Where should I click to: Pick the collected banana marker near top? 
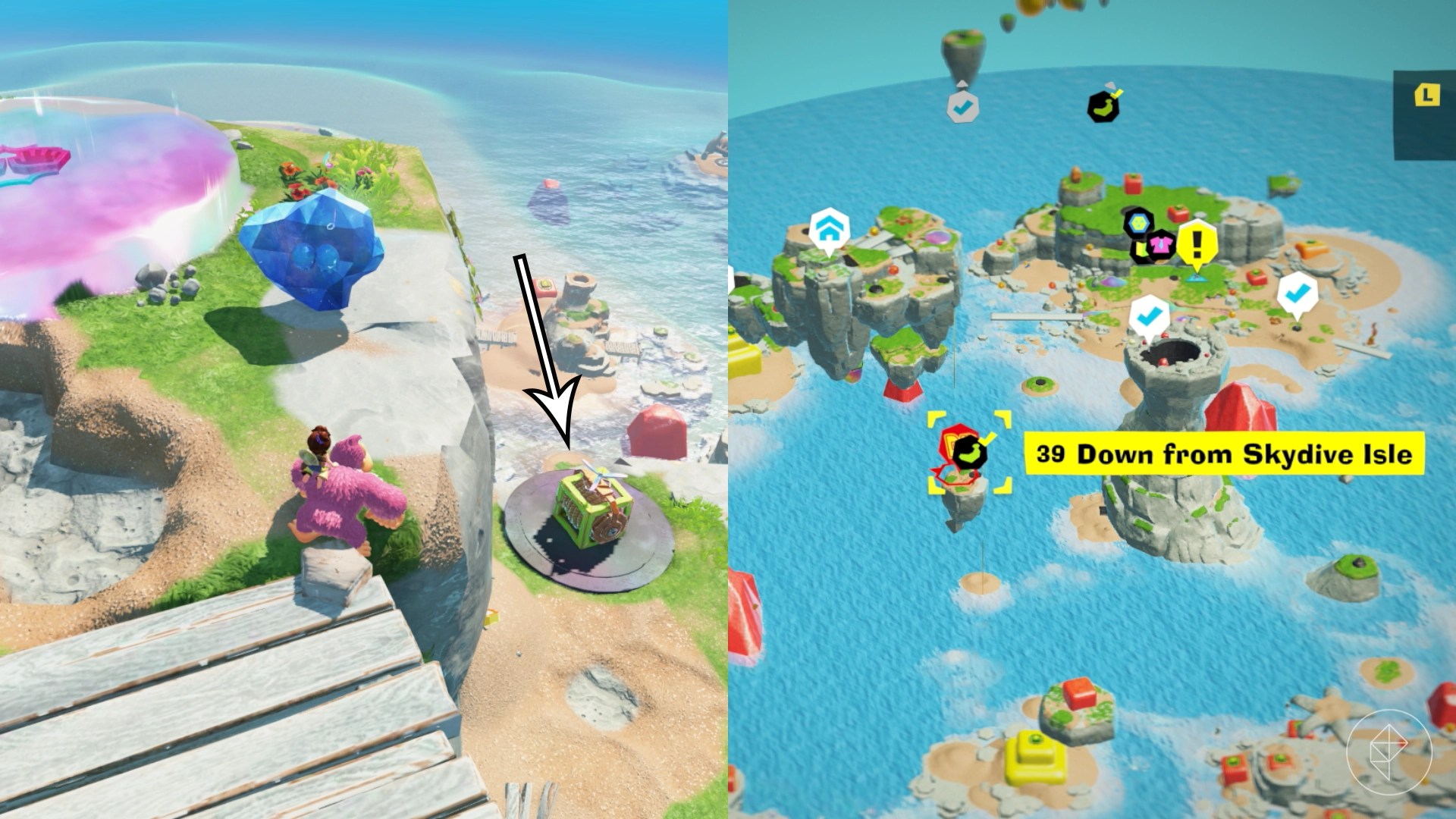pos(1103,106)
